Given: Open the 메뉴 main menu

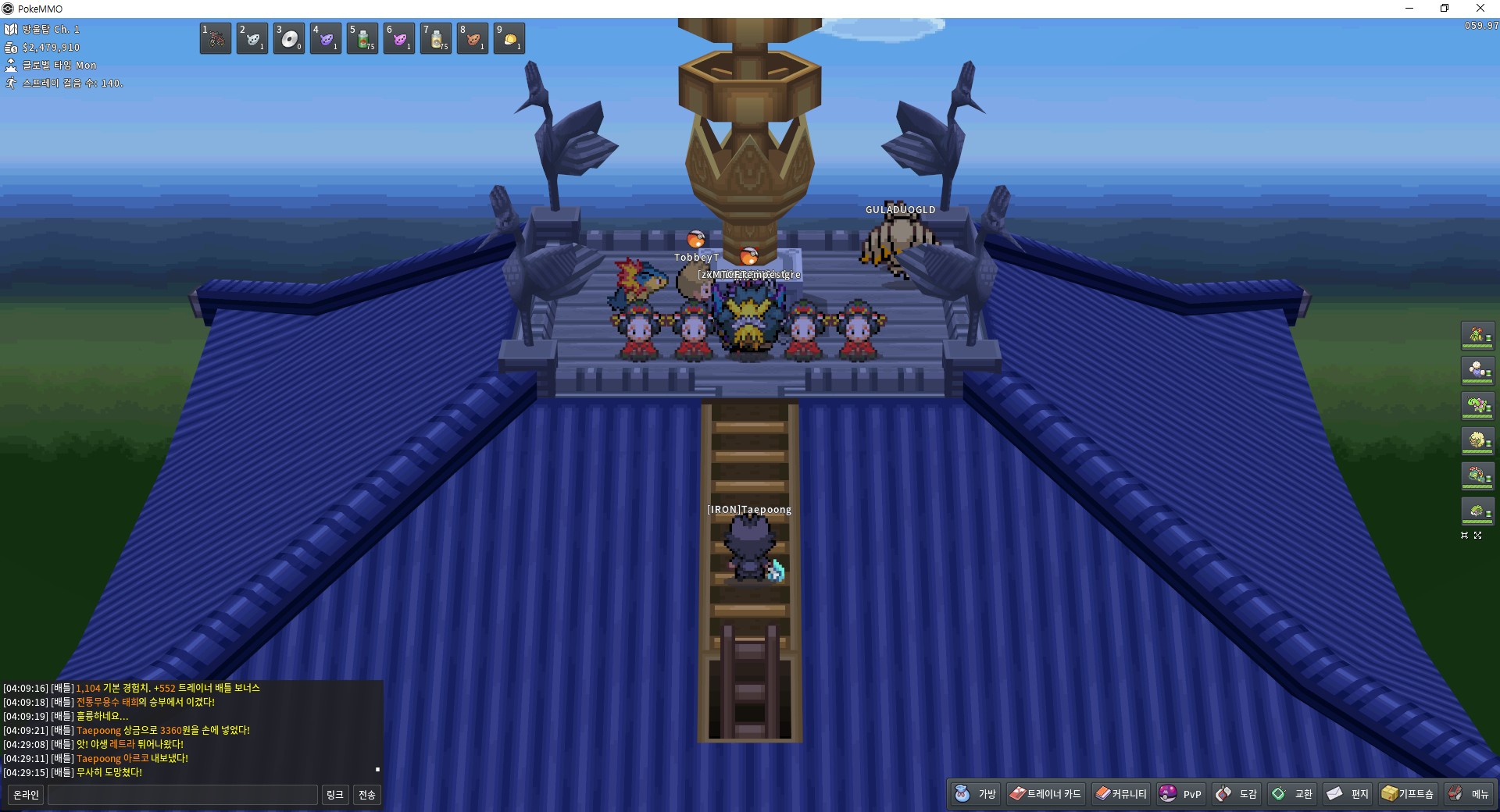Looking at the screenshot, I should (1469, 794).
